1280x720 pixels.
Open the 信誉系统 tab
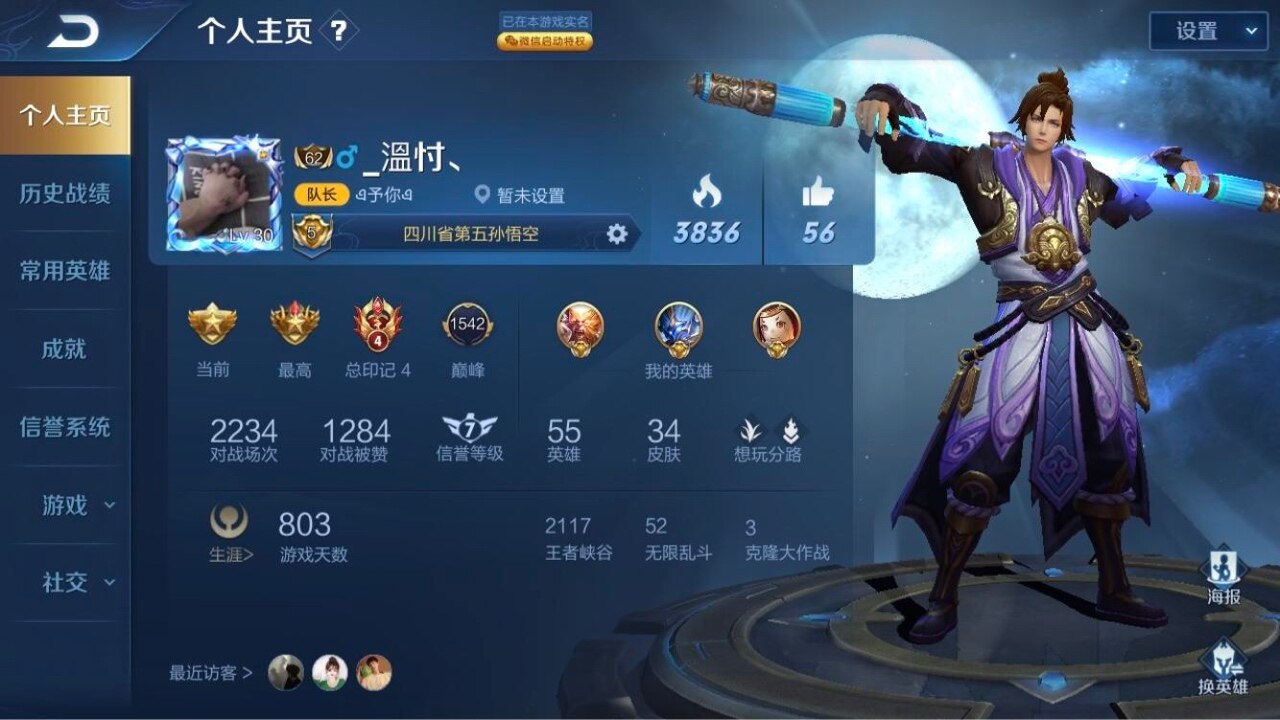pos(65,427)
